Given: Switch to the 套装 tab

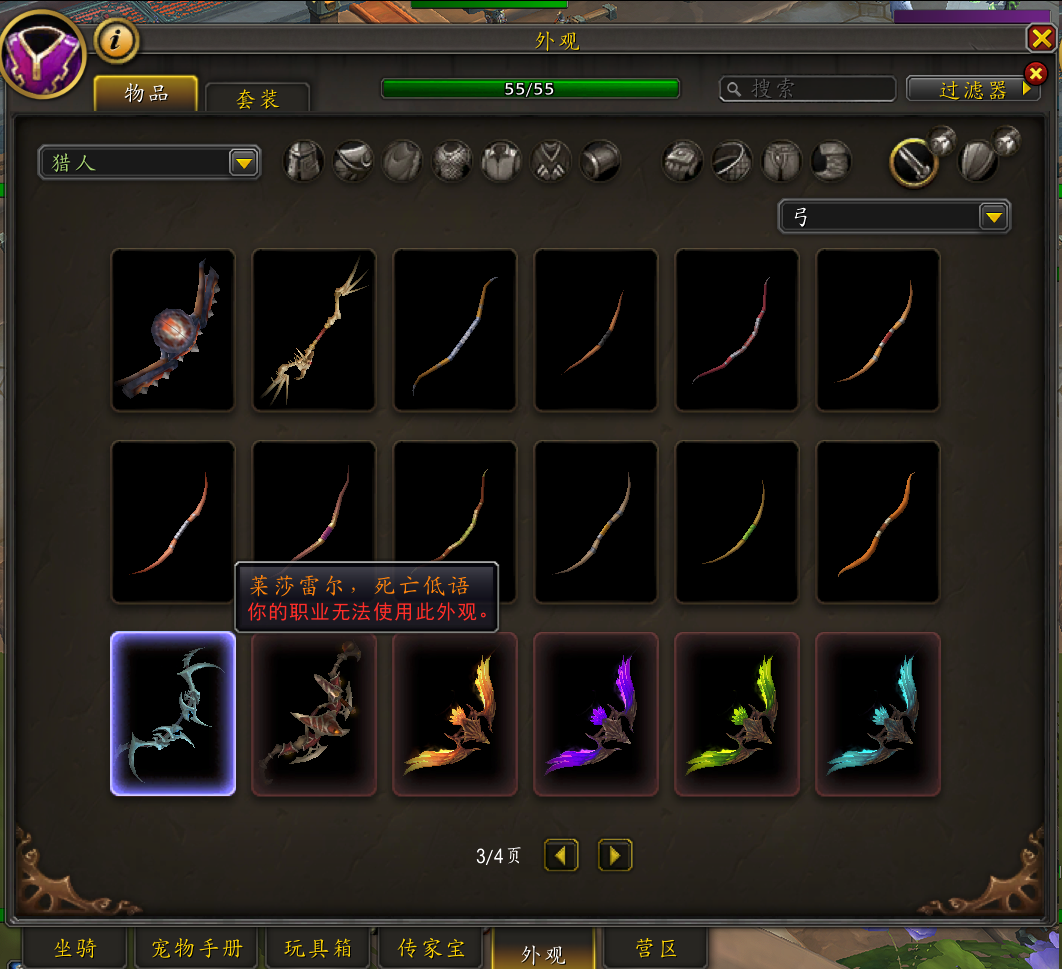Looking at the screenshot, I should click(x=257, y=98).
